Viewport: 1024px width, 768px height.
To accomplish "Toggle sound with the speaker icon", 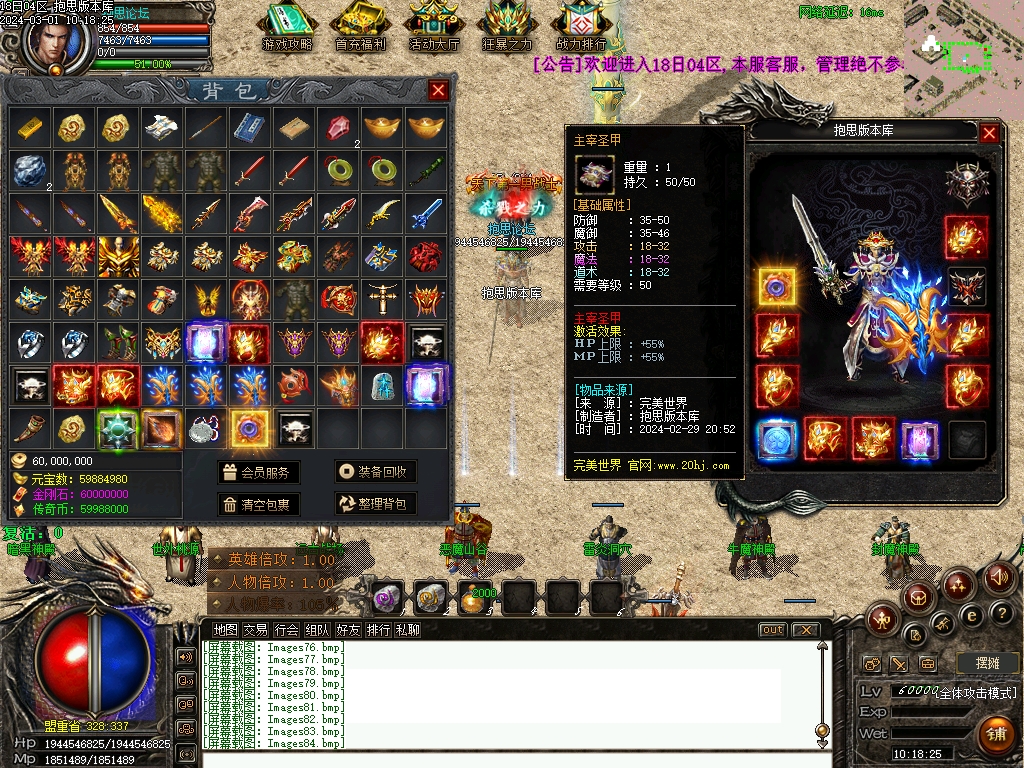I will [x=998, y=578].
